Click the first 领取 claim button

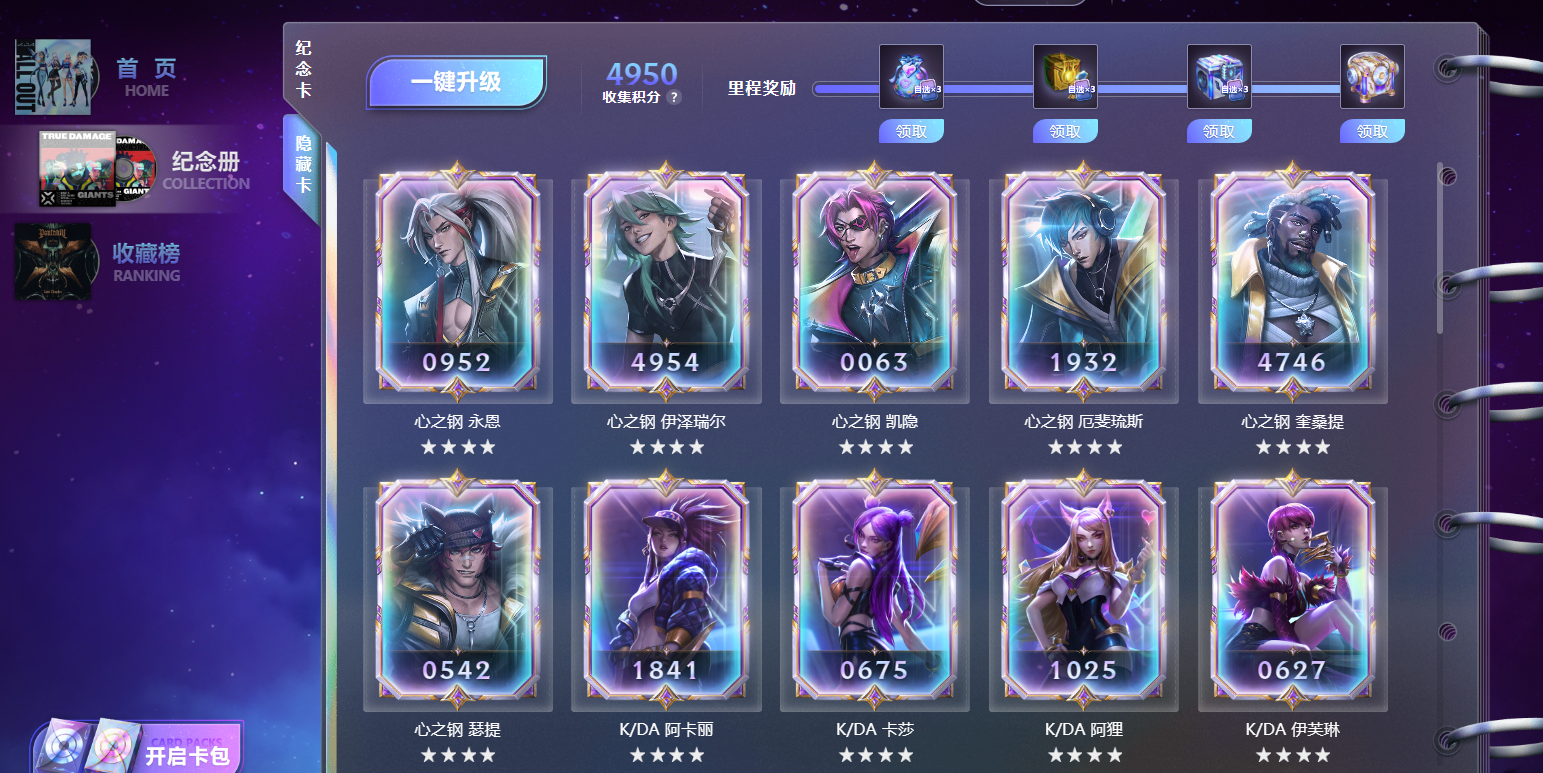(x=910, y=131)
